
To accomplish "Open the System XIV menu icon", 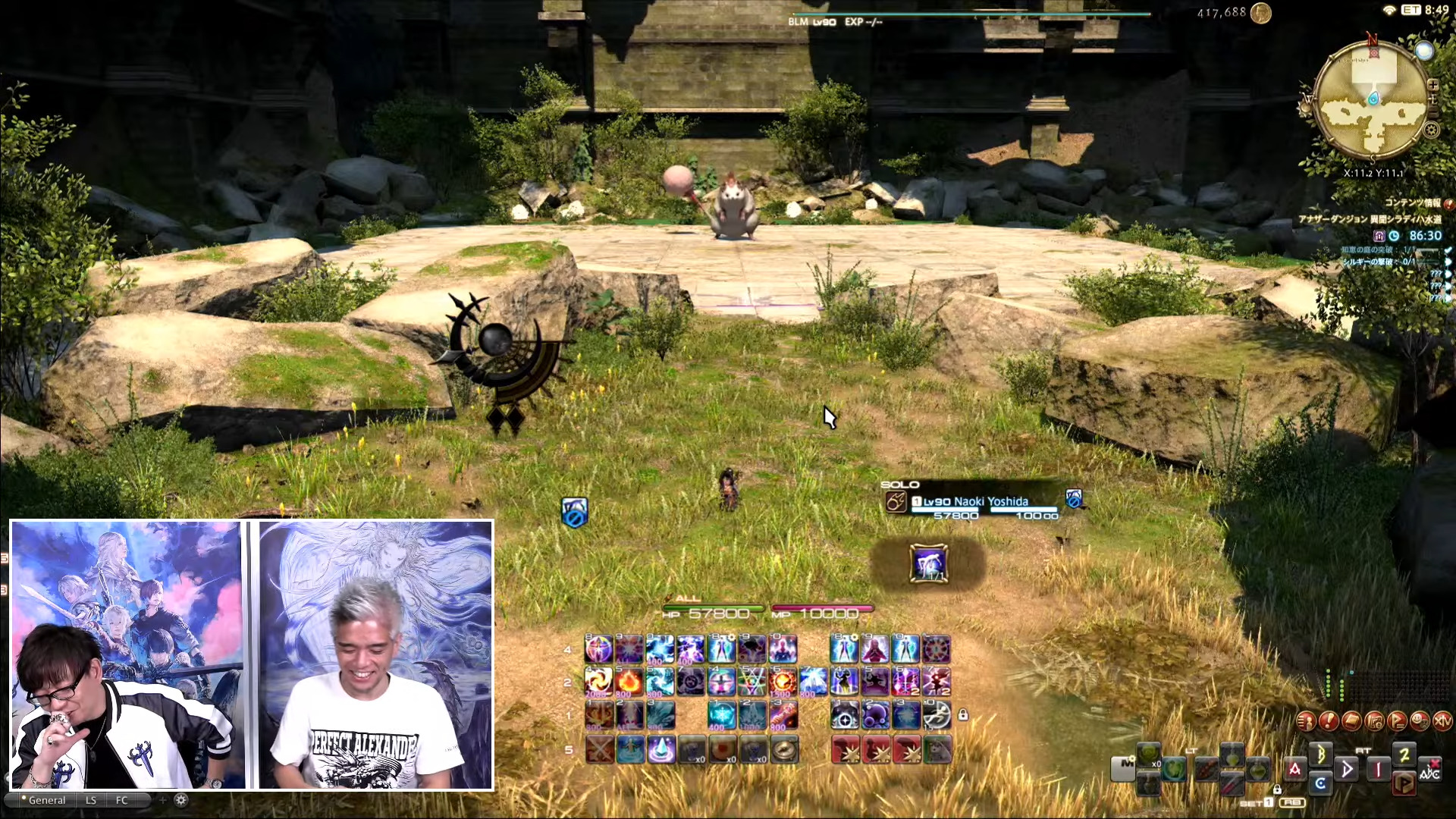I will point(1442,721).
